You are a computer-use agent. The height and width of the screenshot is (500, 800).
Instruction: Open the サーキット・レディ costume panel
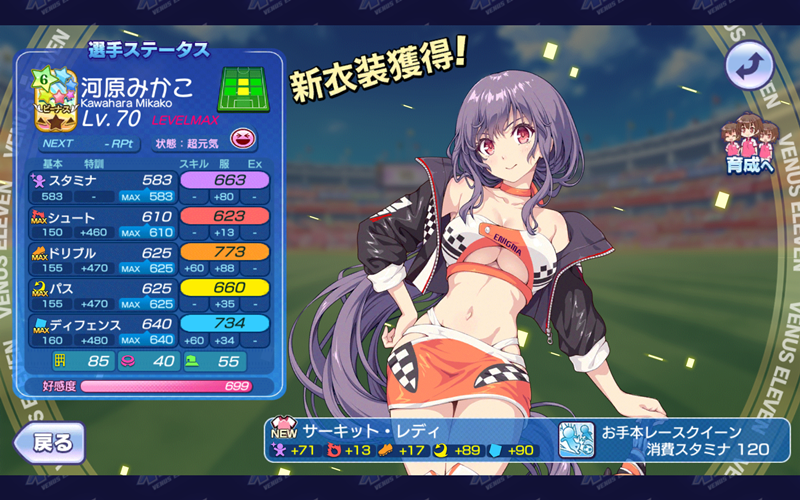[406, 440]
